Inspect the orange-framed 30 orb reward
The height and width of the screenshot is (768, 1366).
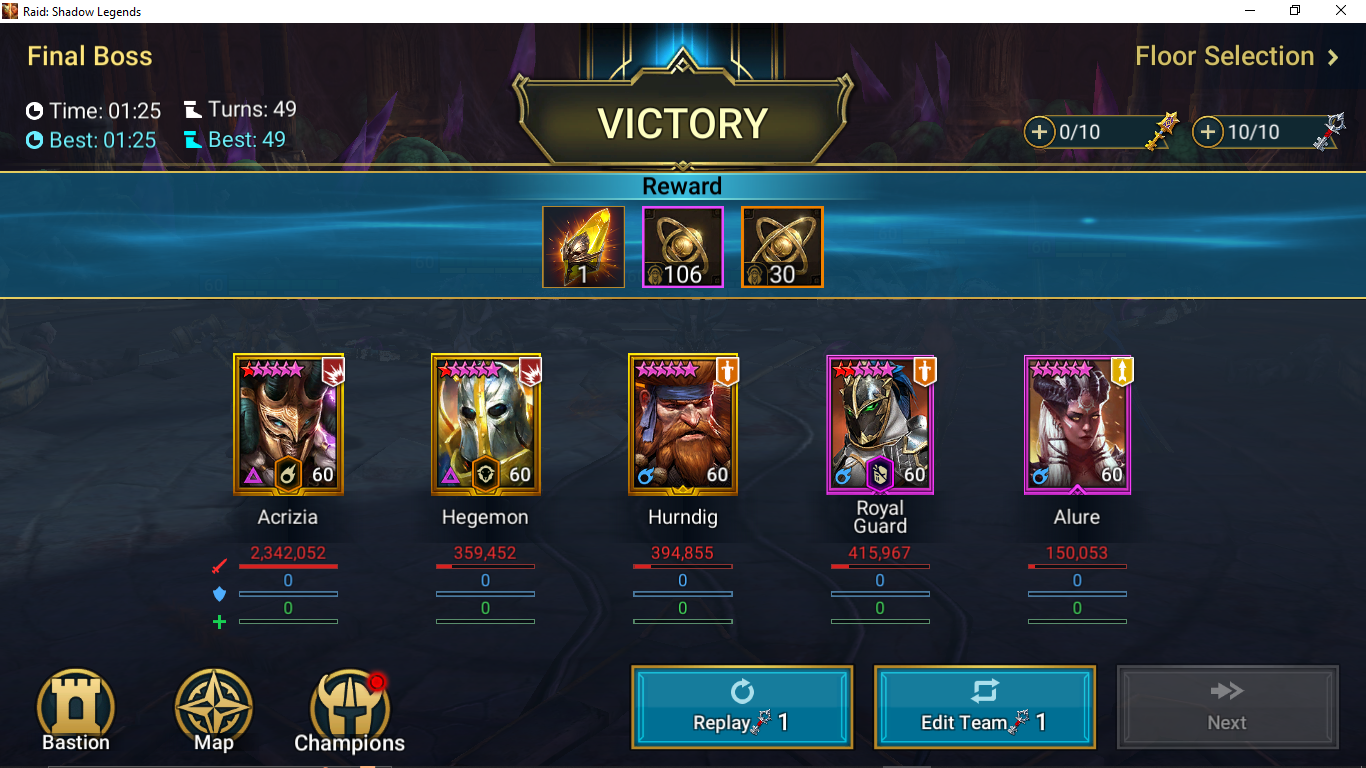point(782,247)
